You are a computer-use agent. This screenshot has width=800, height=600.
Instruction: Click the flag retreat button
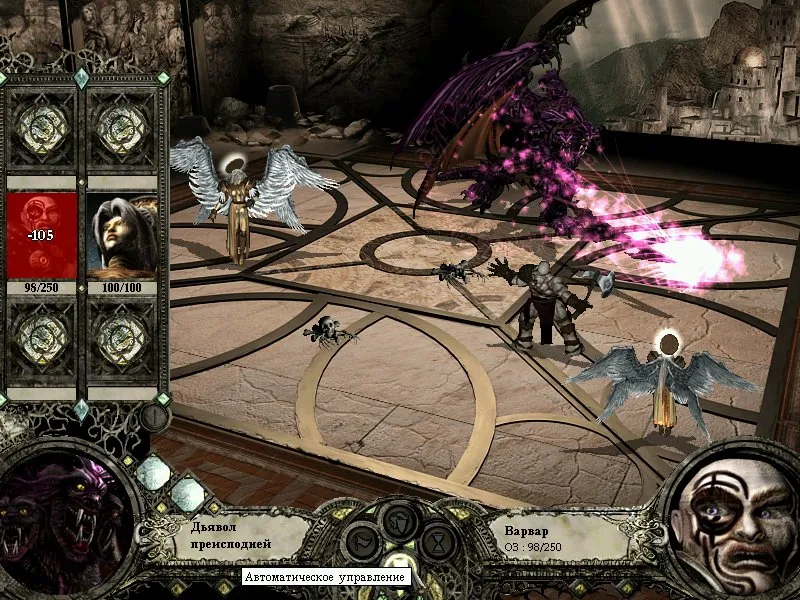359,543
